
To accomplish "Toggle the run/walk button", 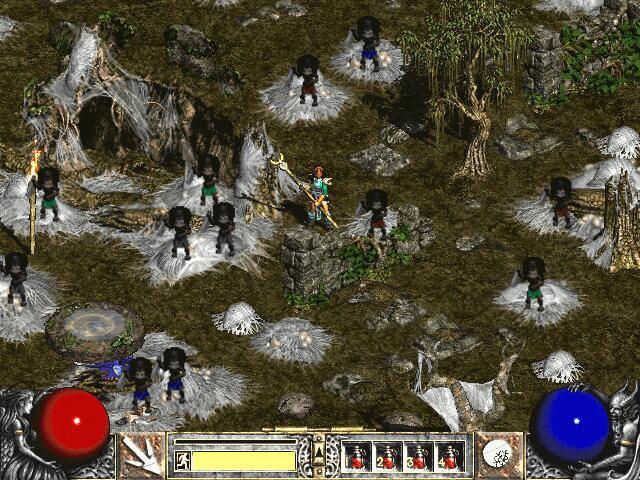I will [x=183, y=460].
